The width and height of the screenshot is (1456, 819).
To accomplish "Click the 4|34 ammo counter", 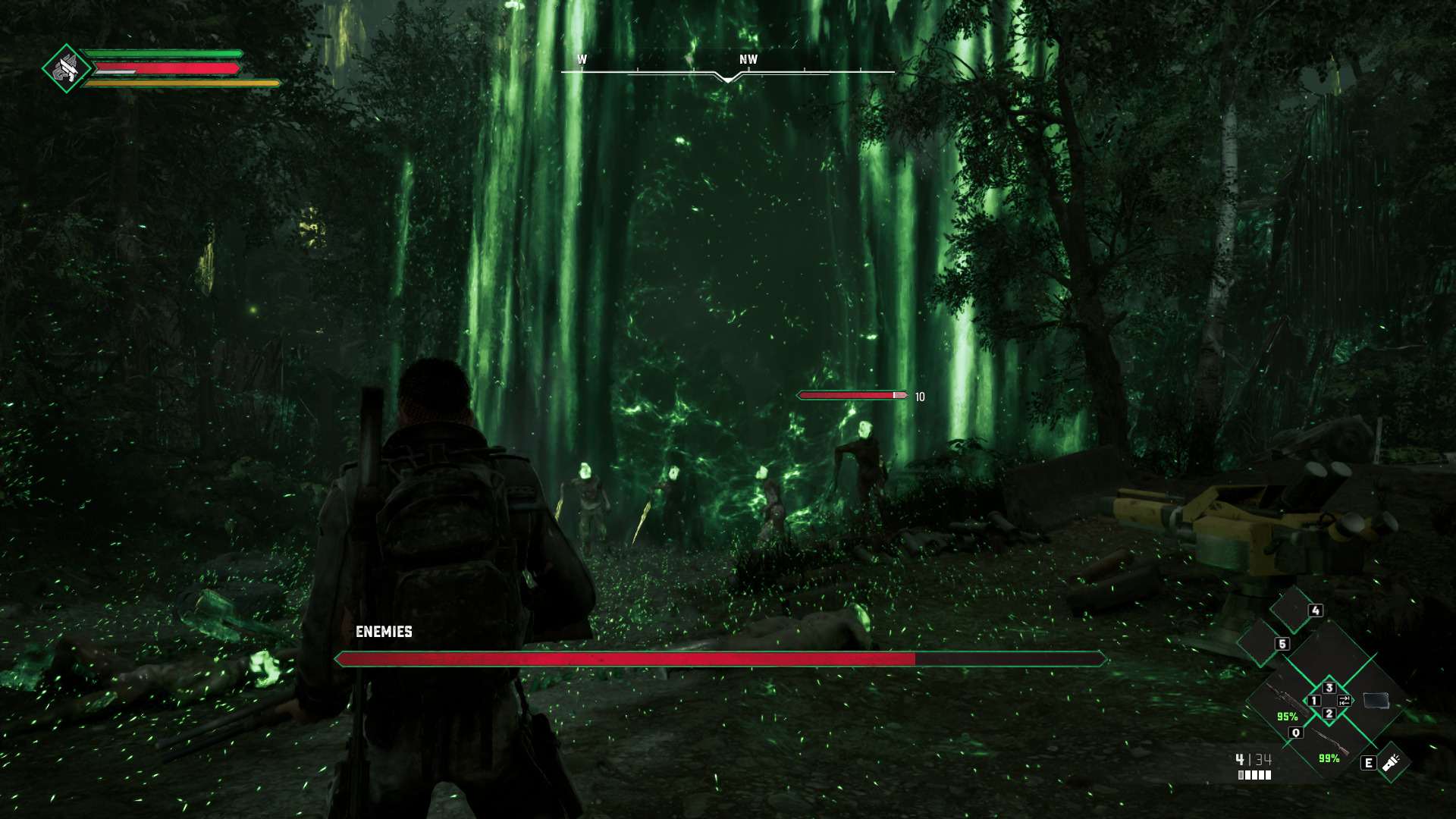I will (x=1254, y=760).
